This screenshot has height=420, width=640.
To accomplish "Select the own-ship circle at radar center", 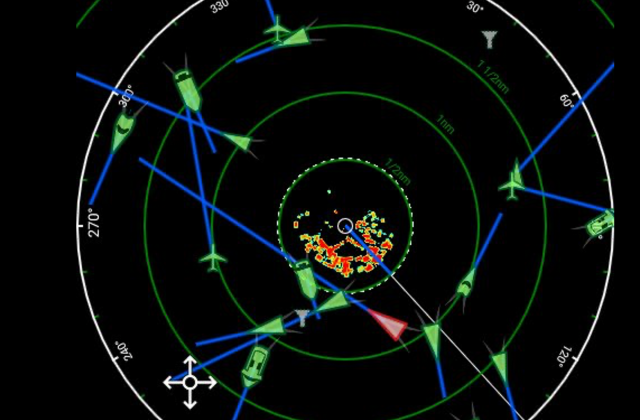I will point(345,226).
